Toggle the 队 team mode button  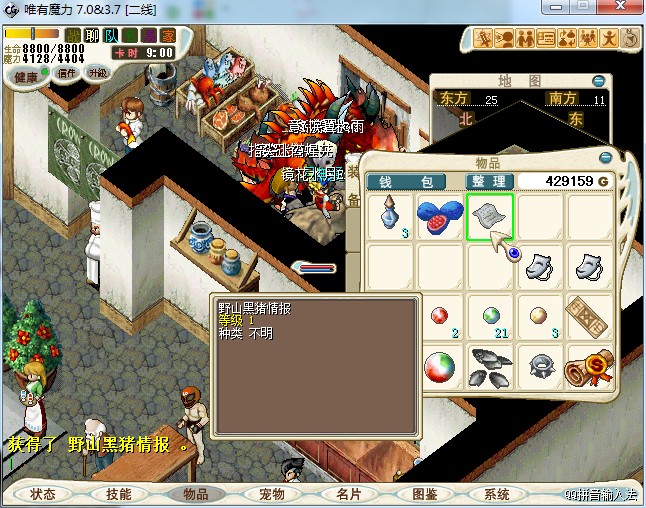110,35
